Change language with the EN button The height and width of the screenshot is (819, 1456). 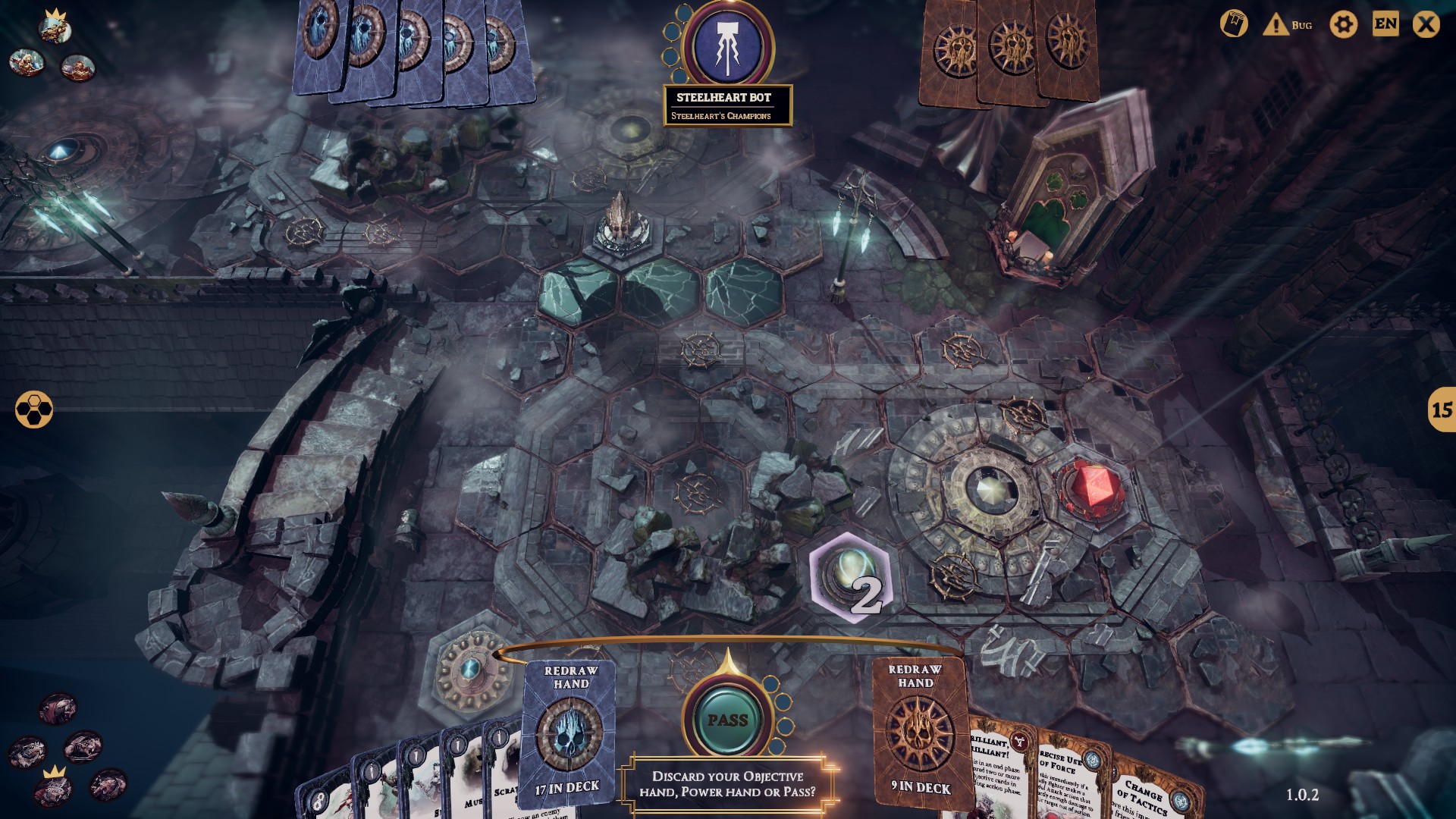point(1385,24)
